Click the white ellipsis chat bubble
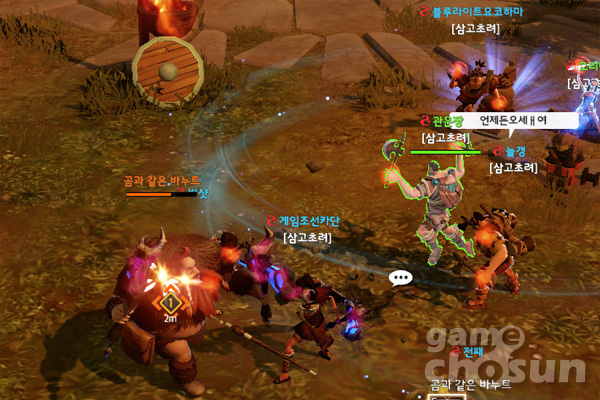This screenshot has height=400, width=600. tap(401, 279)
